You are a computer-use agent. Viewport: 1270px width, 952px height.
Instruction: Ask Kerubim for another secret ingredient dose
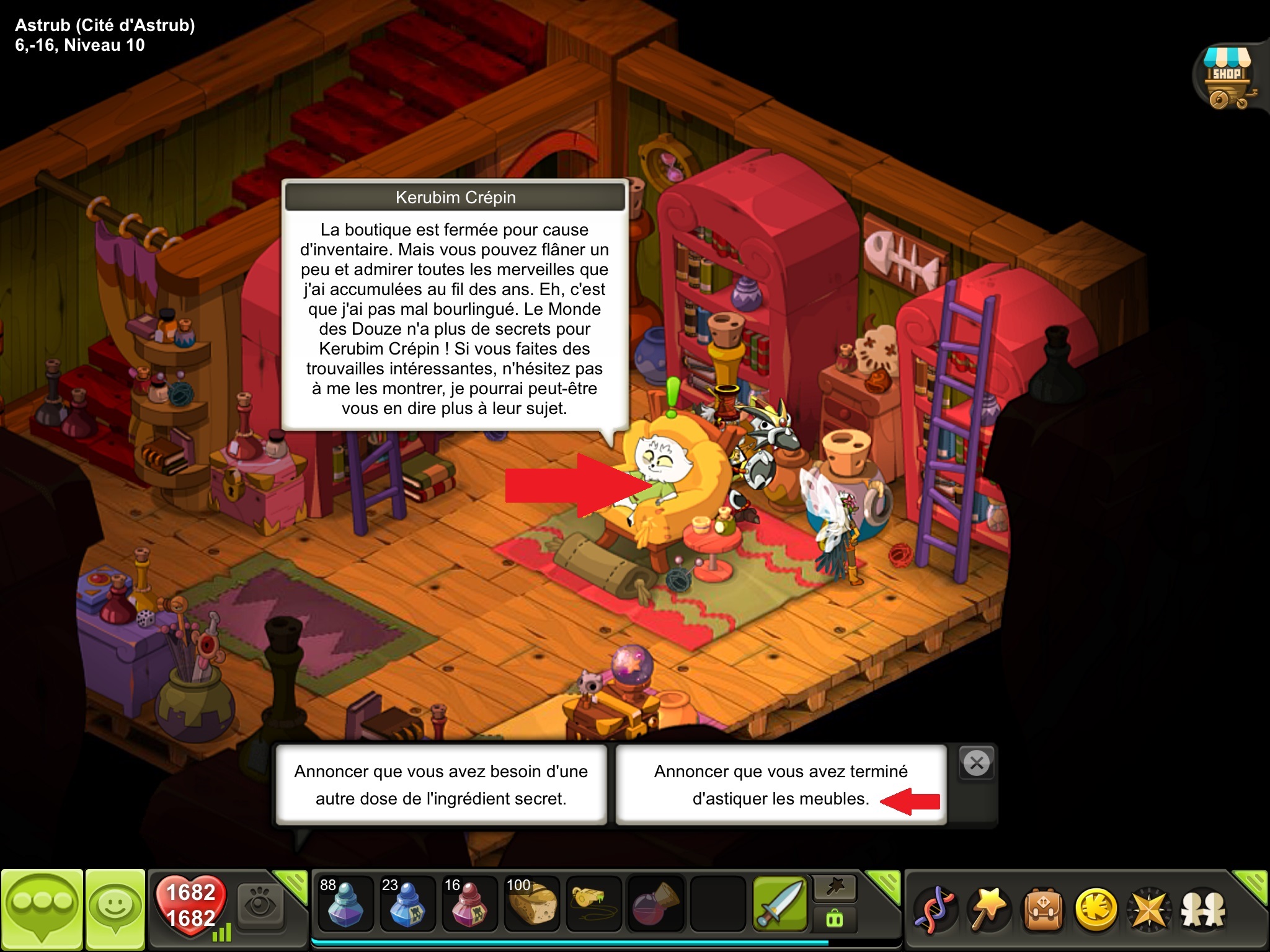coord(441,785)
